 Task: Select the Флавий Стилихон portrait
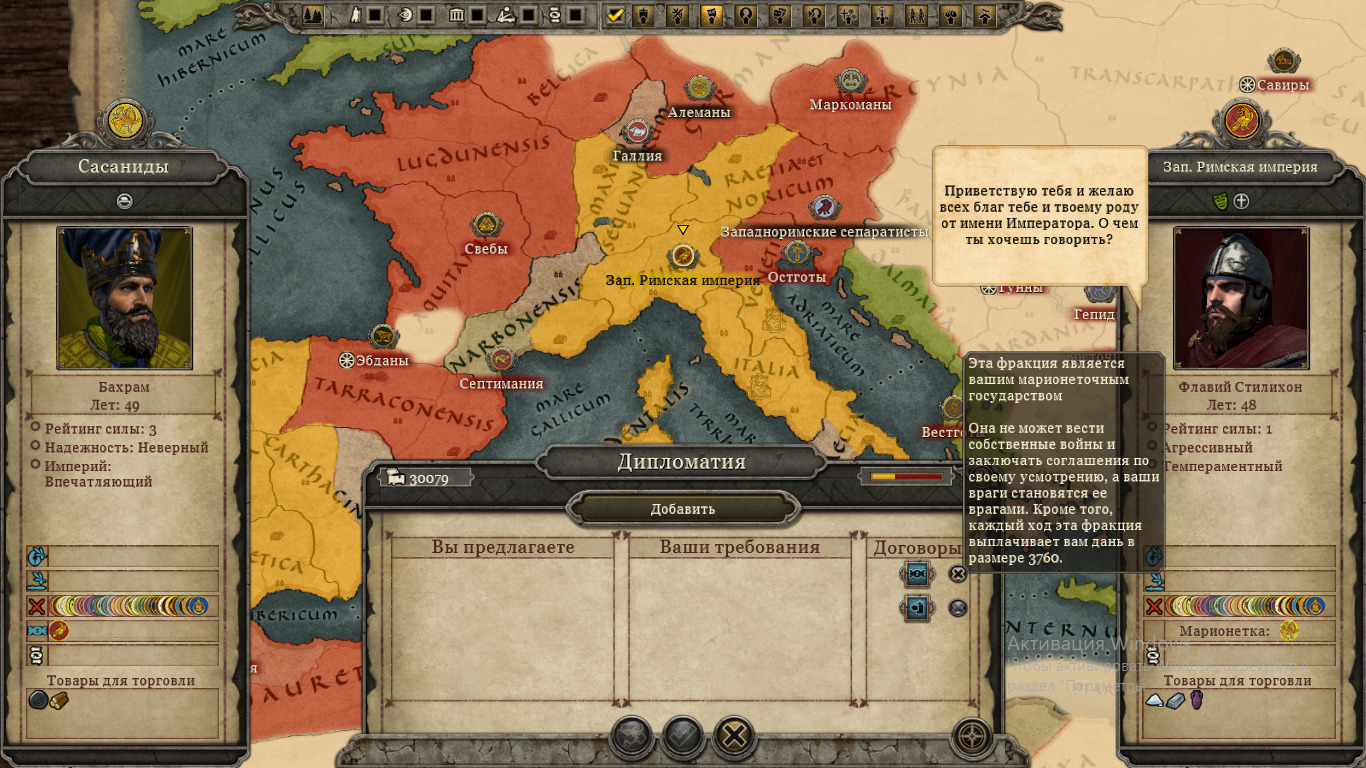click(1241, 297)
